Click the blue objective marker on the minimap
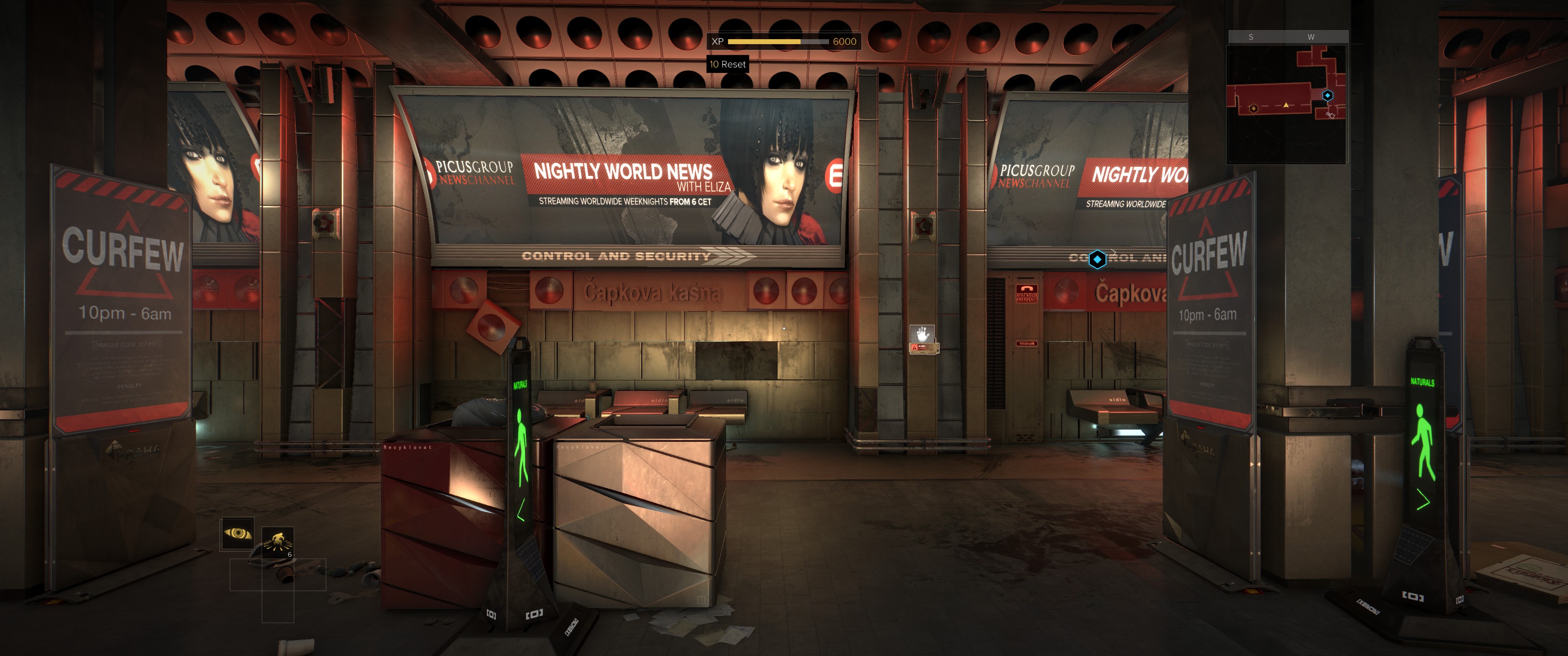This screenshot has height=656, width=1568. tap(1328, 96)
